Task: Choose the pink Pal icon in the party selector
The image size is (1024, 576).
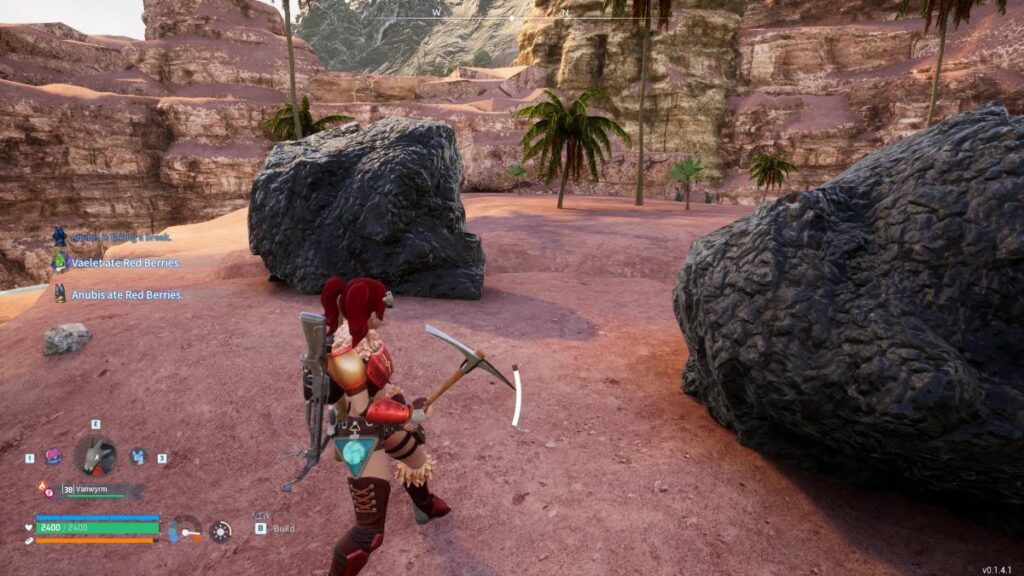Action: 53,456
